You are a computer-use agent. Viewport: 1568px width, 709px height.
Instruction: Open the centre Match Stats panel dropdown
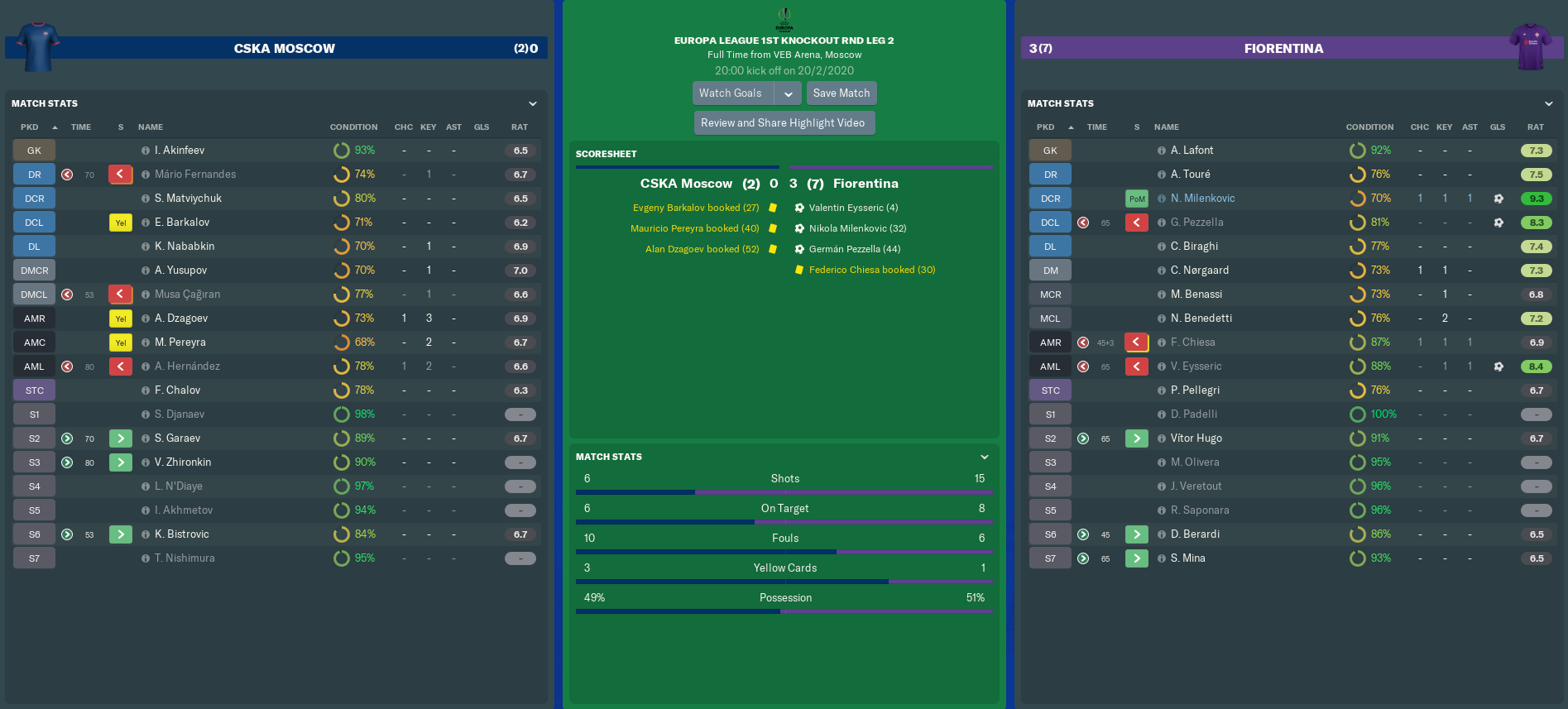click(985, 457)
